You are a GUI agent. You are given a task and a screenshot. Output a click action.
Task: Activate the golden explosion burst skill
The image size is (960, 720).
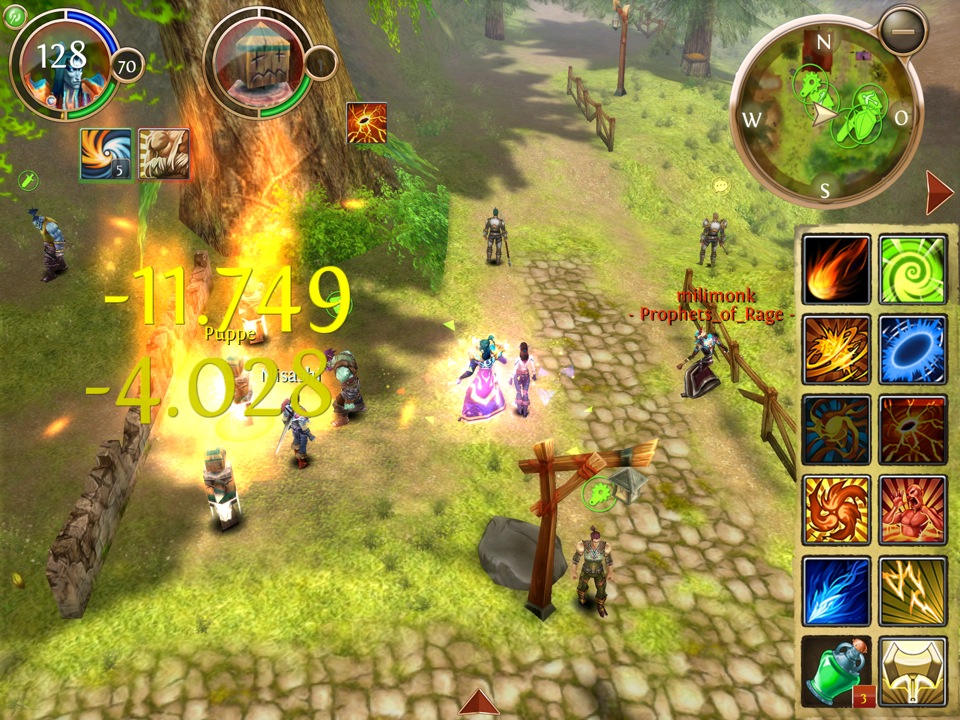(836, 349)
